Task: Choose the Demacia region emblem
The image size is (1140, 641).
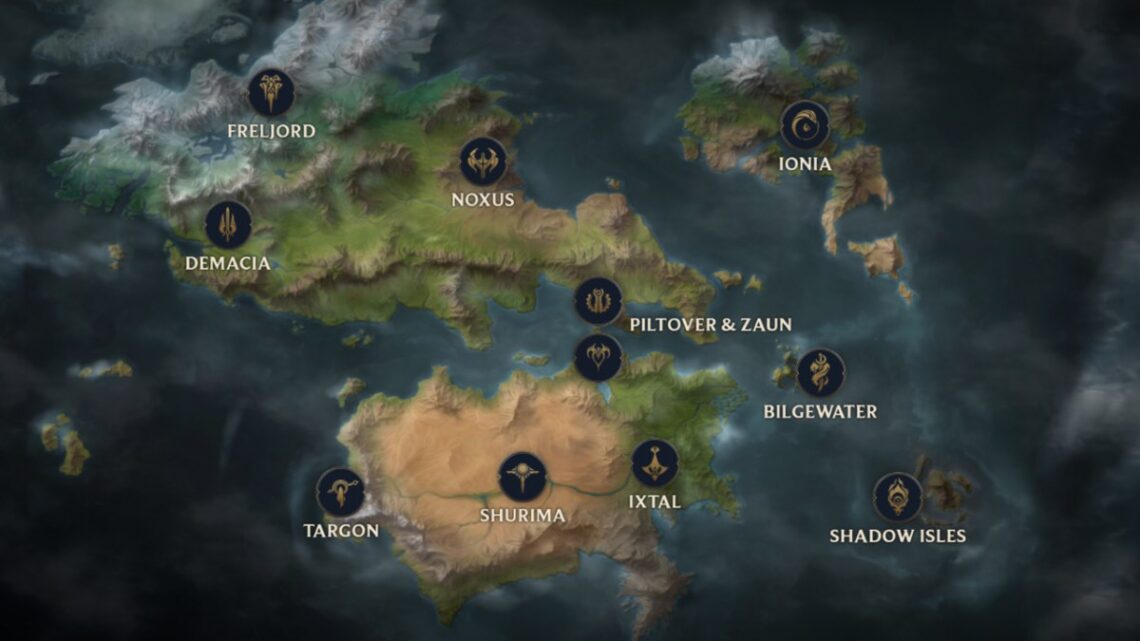Action: coord(228,225)
